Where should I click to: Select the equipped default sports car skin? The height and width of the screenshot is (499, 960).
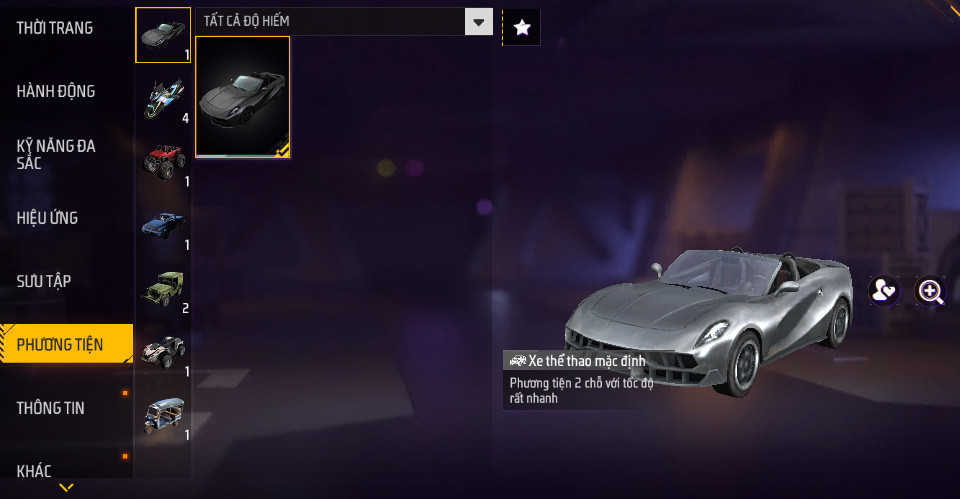(x=243, y=97)
